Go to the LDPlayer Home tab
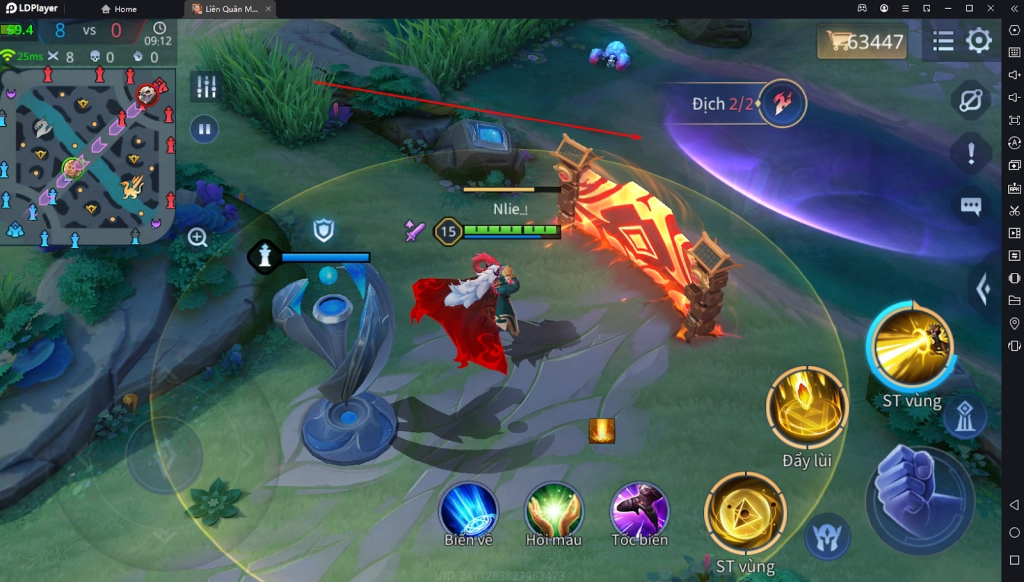1024x582 pixels. [x=120, y=9]
